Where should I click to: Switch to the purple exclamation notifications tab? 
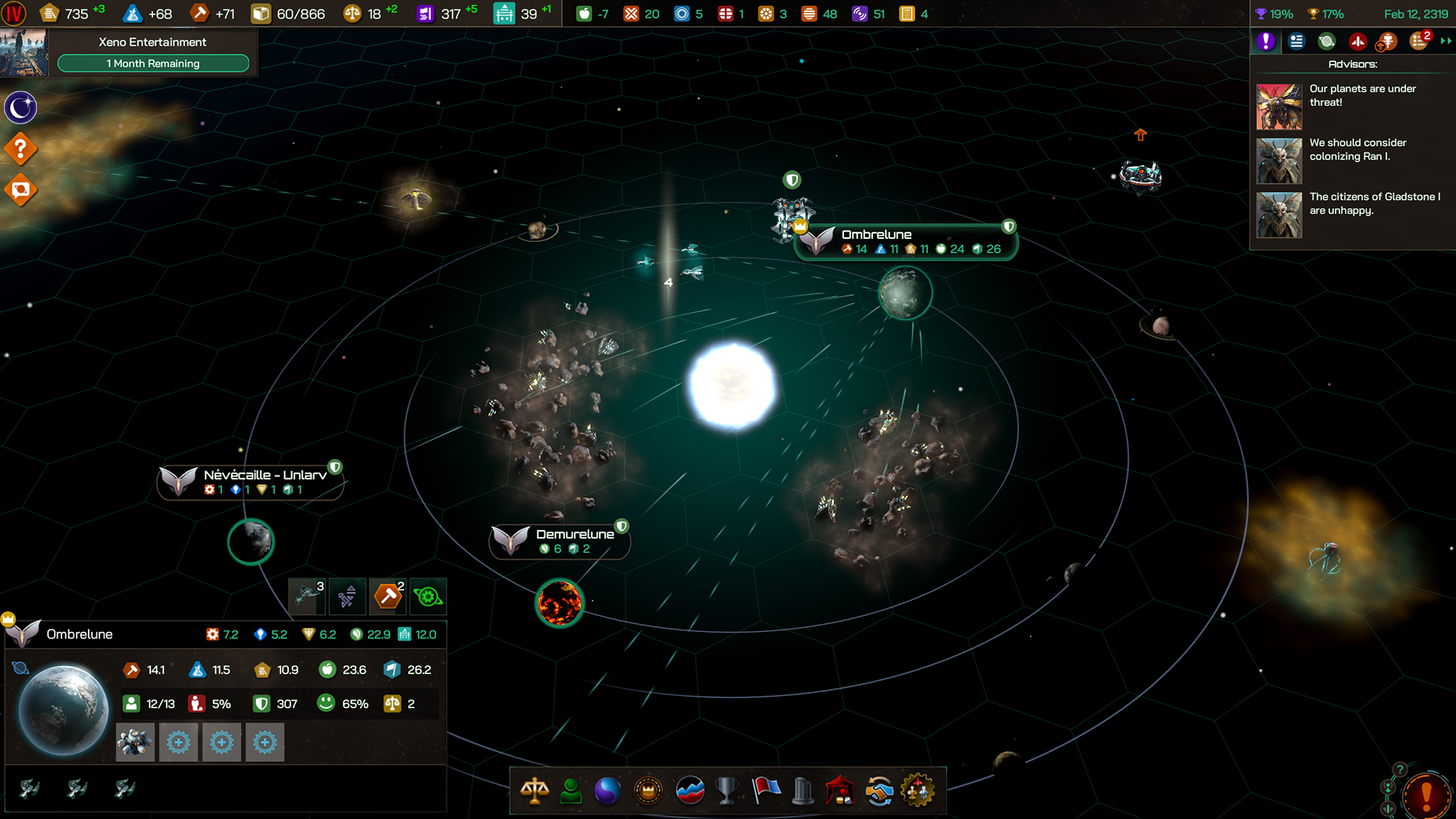pos(1266,42)
